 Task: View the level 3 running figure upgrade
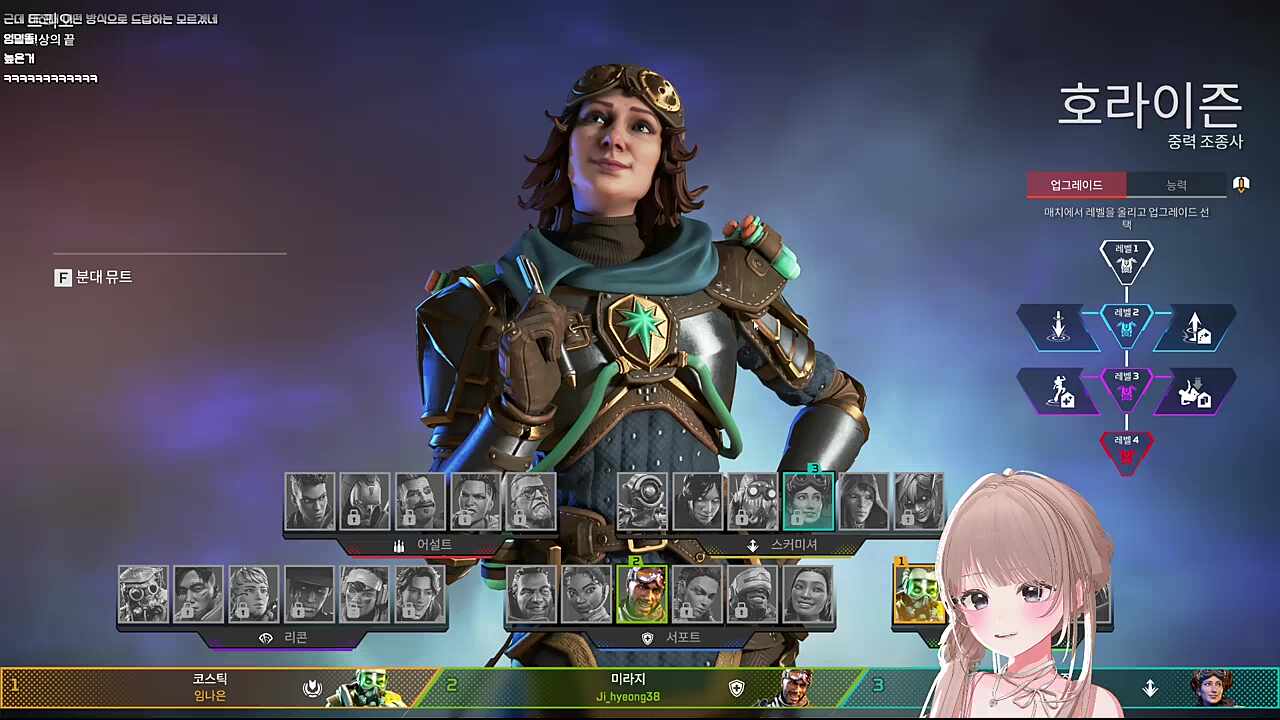[x=1058, y=391]
